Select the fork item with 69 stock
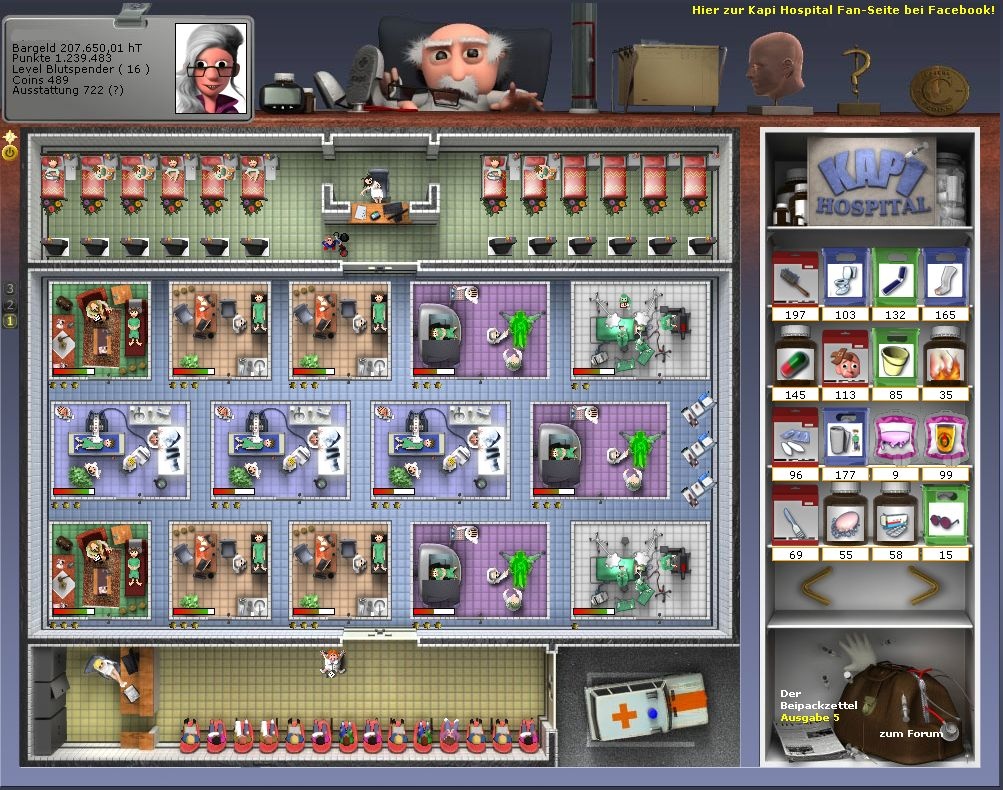Screen dimensions: 1003x790 795,516
